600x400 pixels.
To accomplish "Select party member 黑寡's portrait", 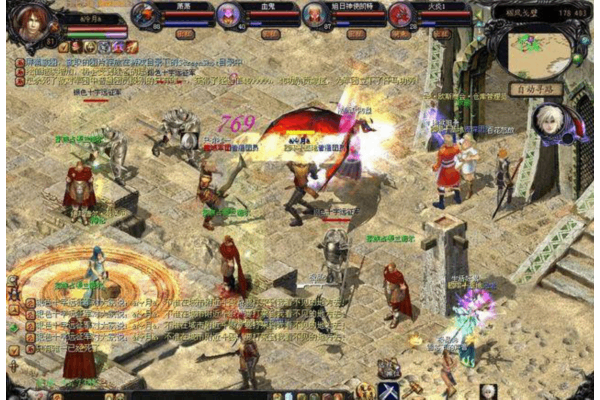I will tap(146, 15).
